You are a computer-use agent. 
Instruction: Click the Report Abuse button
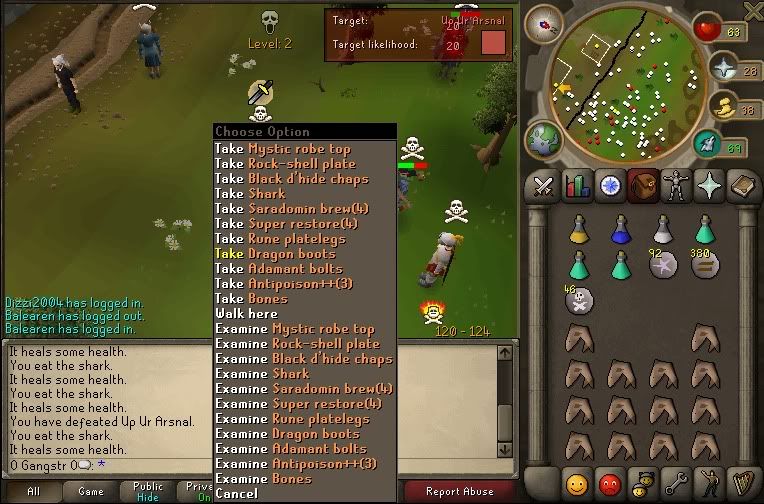(x=459, y=491)
